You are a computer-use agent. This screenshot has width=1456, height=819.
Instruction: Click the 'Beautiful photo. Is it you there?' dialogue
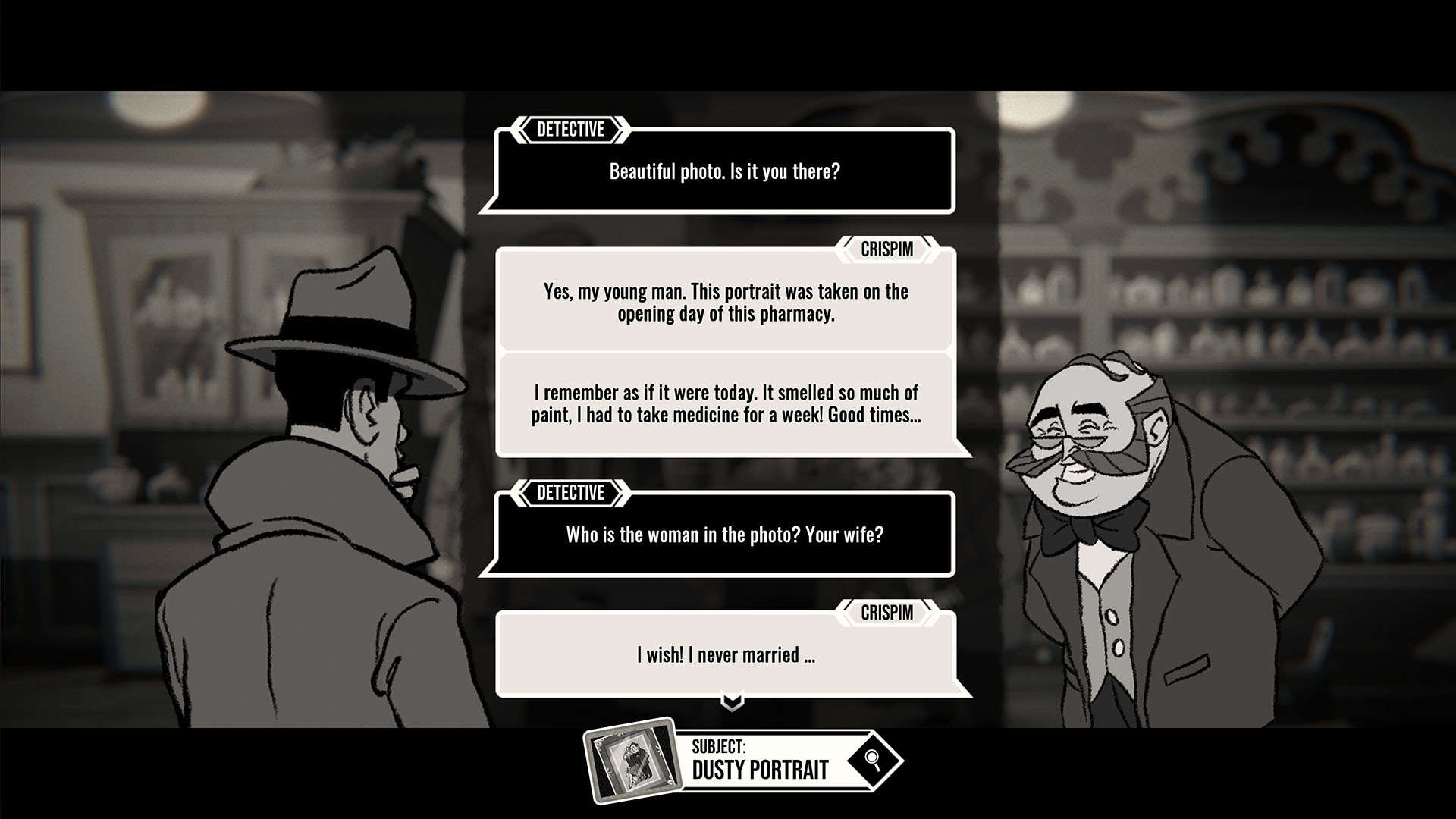coord(726,171)
